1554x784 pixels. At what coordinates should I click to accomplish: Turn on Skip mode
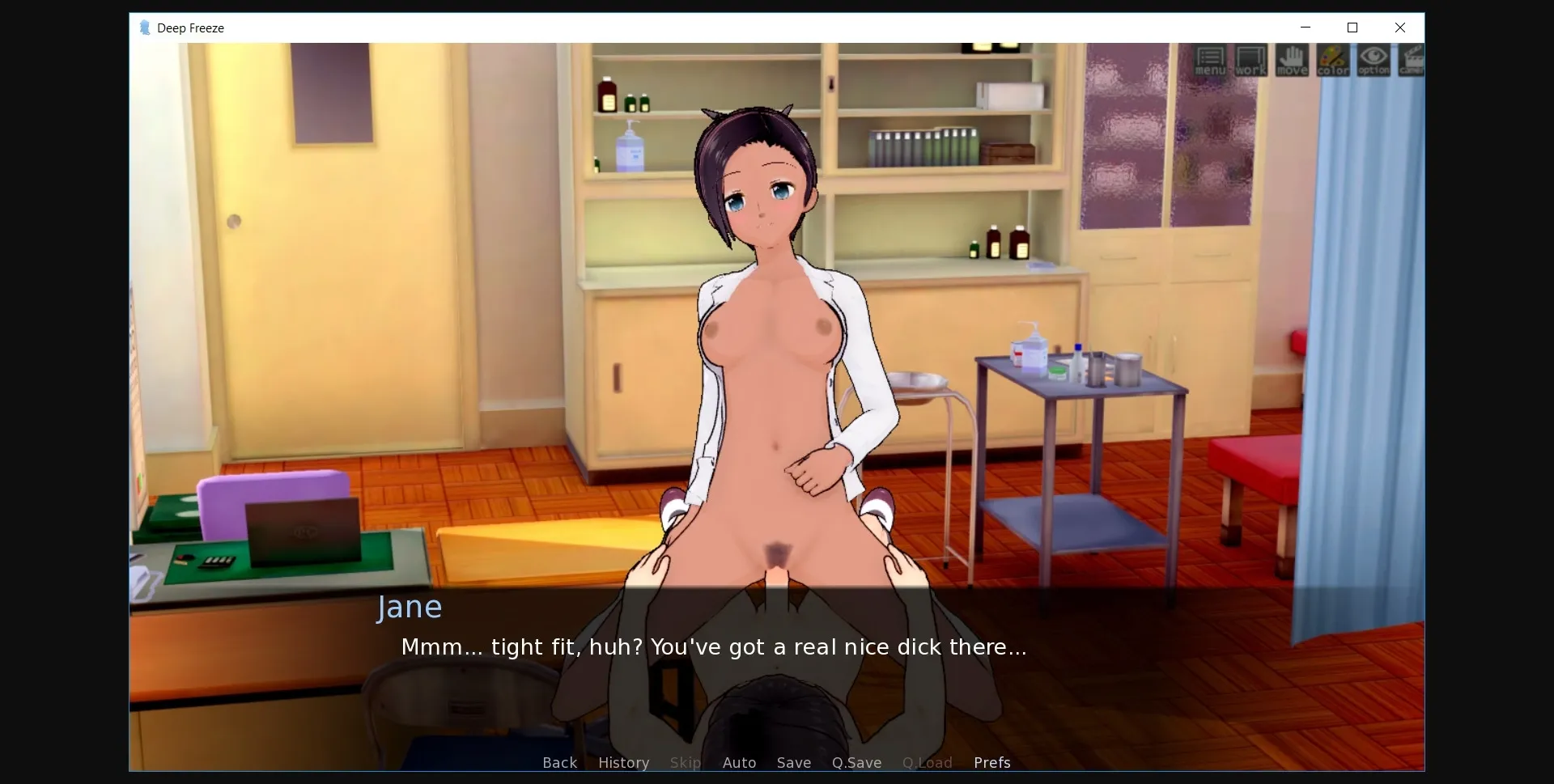point(685,762)
